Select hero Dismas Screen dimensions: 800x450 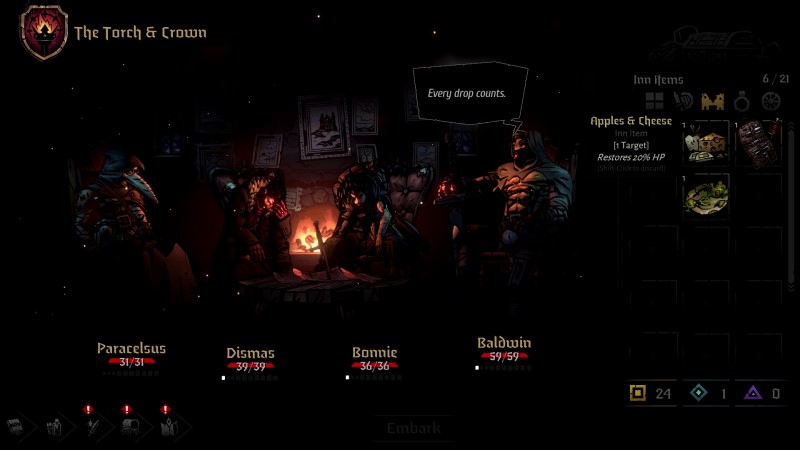[x=250, y=353]
